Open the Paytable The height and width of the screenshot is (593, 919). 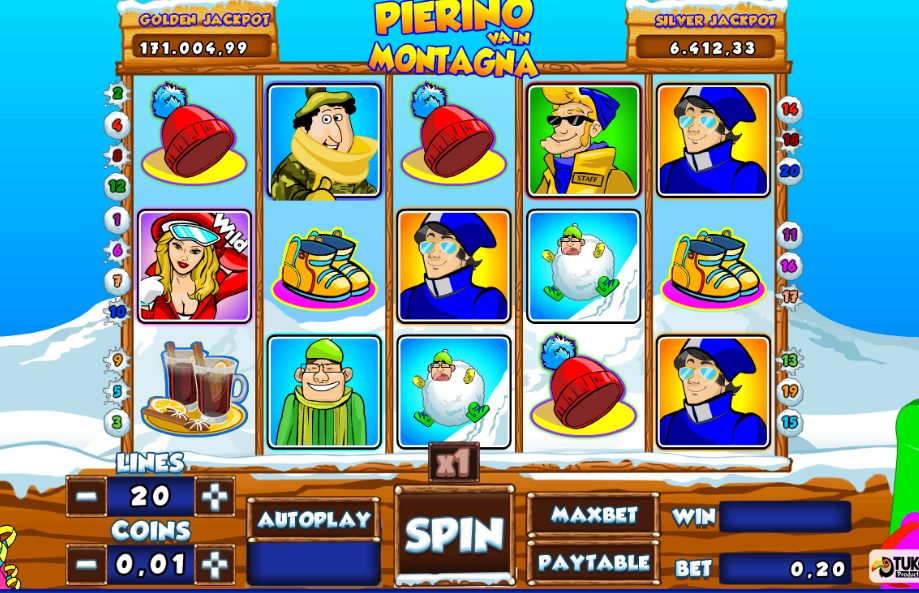tap(593, 562)
